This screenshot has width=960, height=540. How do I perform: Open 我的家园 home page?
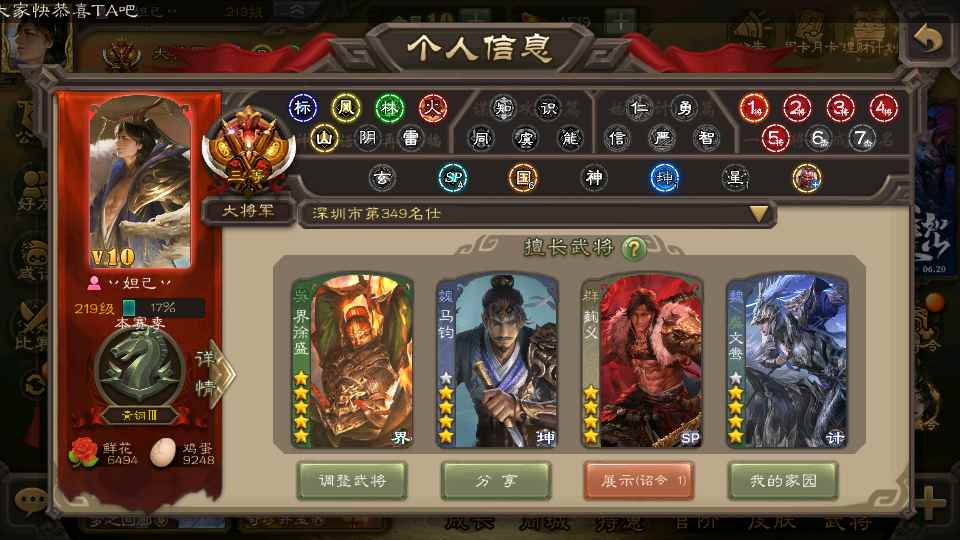[783, 481]
